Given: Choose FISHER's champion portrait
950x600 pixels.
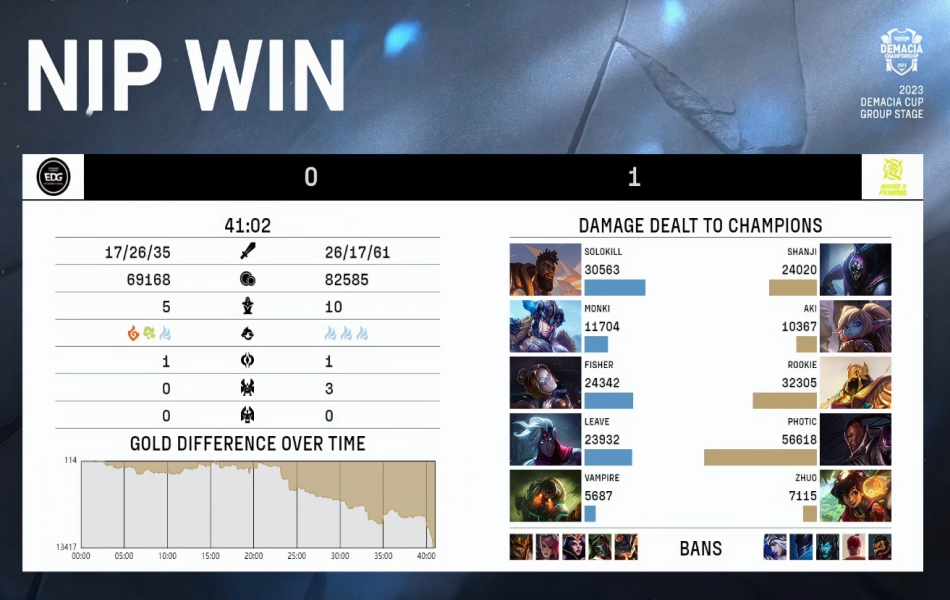Looking at the screenshot, I should point(545,383).
